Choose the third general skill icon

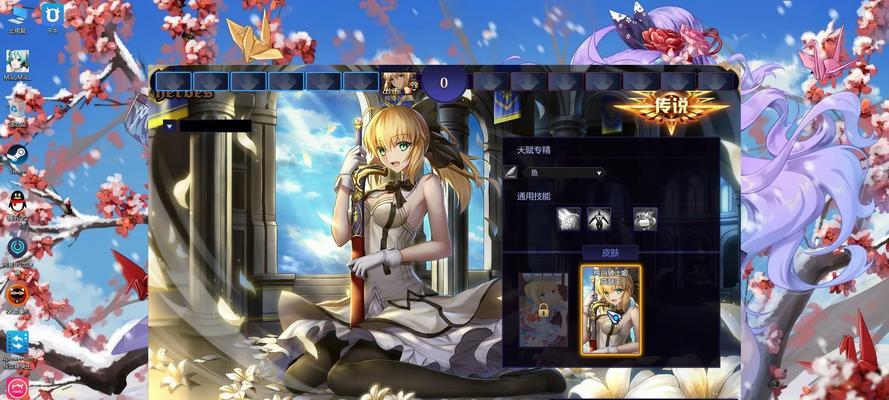pyautogui.click(x=645, y=216)
